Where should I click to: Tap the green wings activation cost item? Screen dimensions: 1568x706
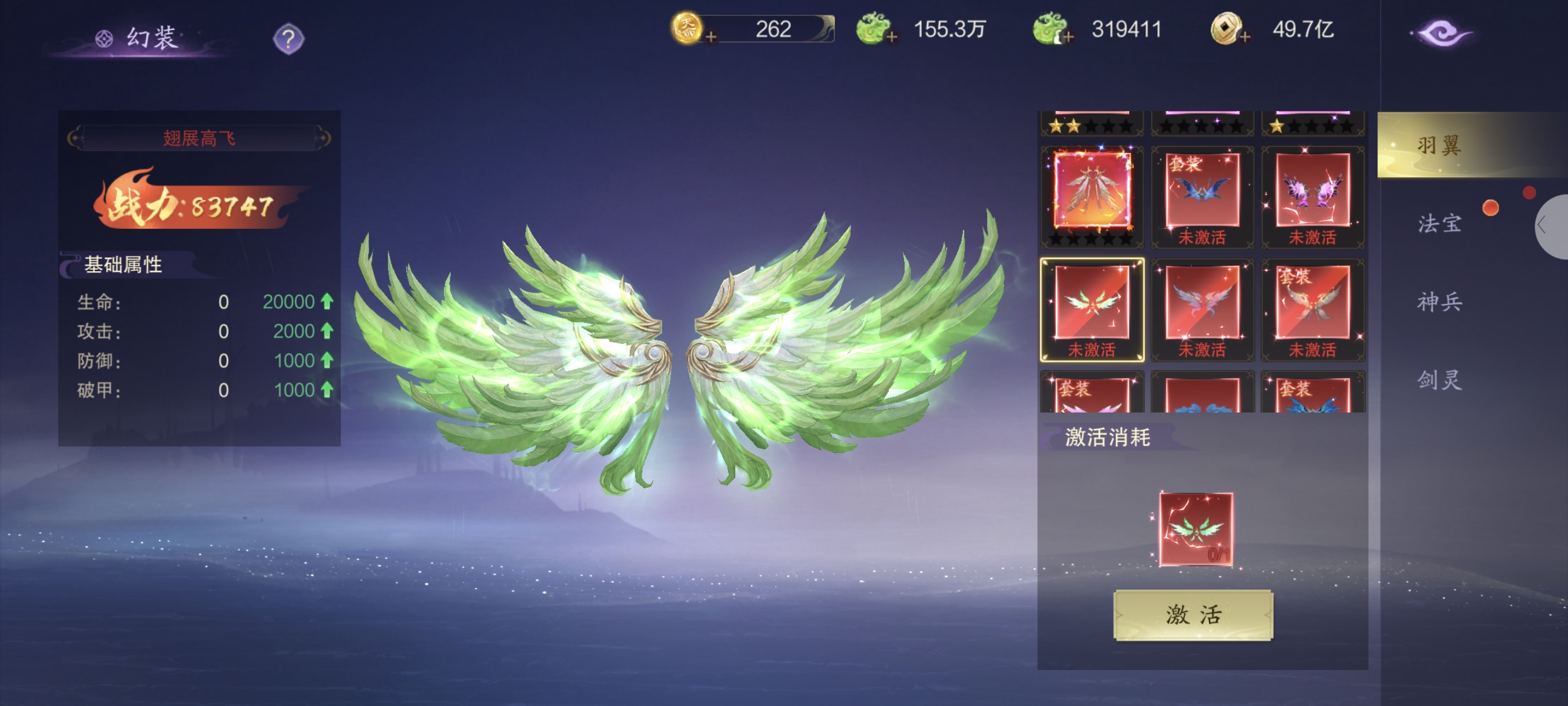click(1195, 529)
